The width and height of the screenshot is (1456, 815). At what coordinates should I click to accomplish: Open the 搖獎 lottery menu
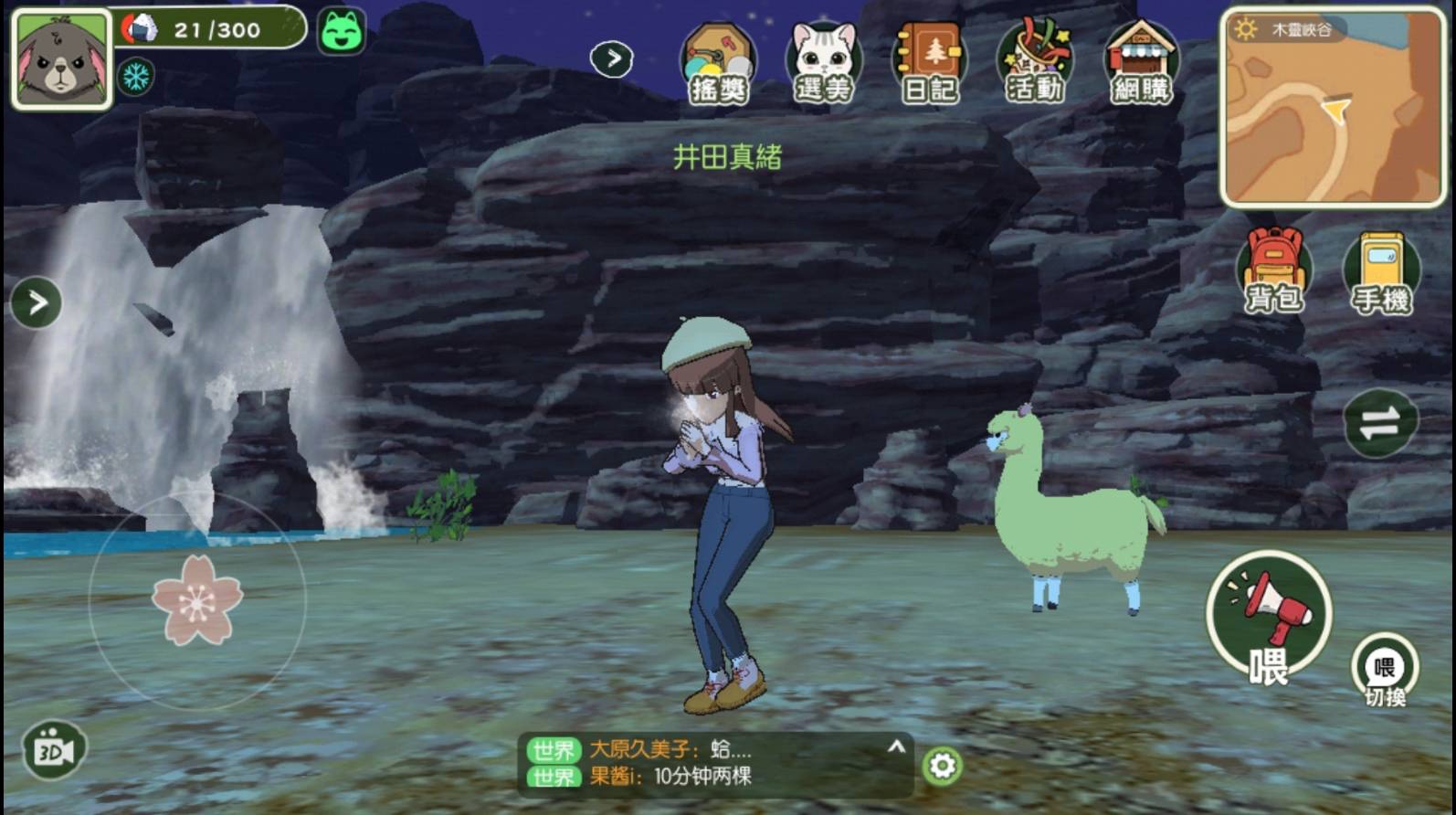(x=718, y=64)
